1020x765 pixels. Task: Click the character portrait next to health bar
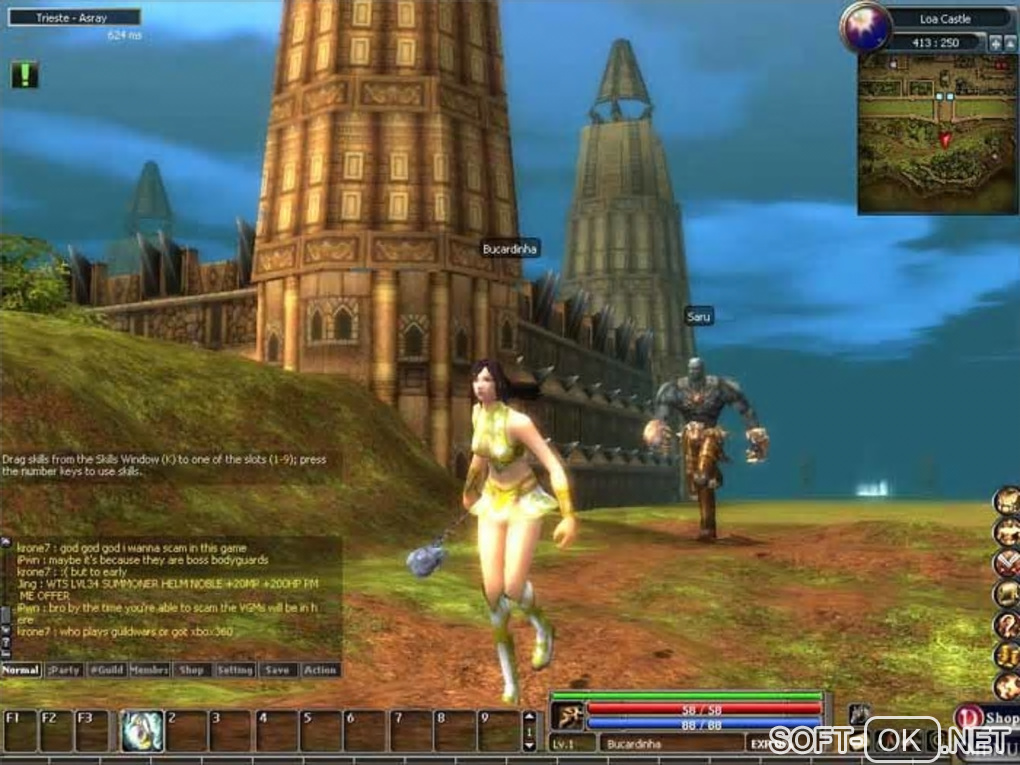pyautogui.click(x=566, y=716)
